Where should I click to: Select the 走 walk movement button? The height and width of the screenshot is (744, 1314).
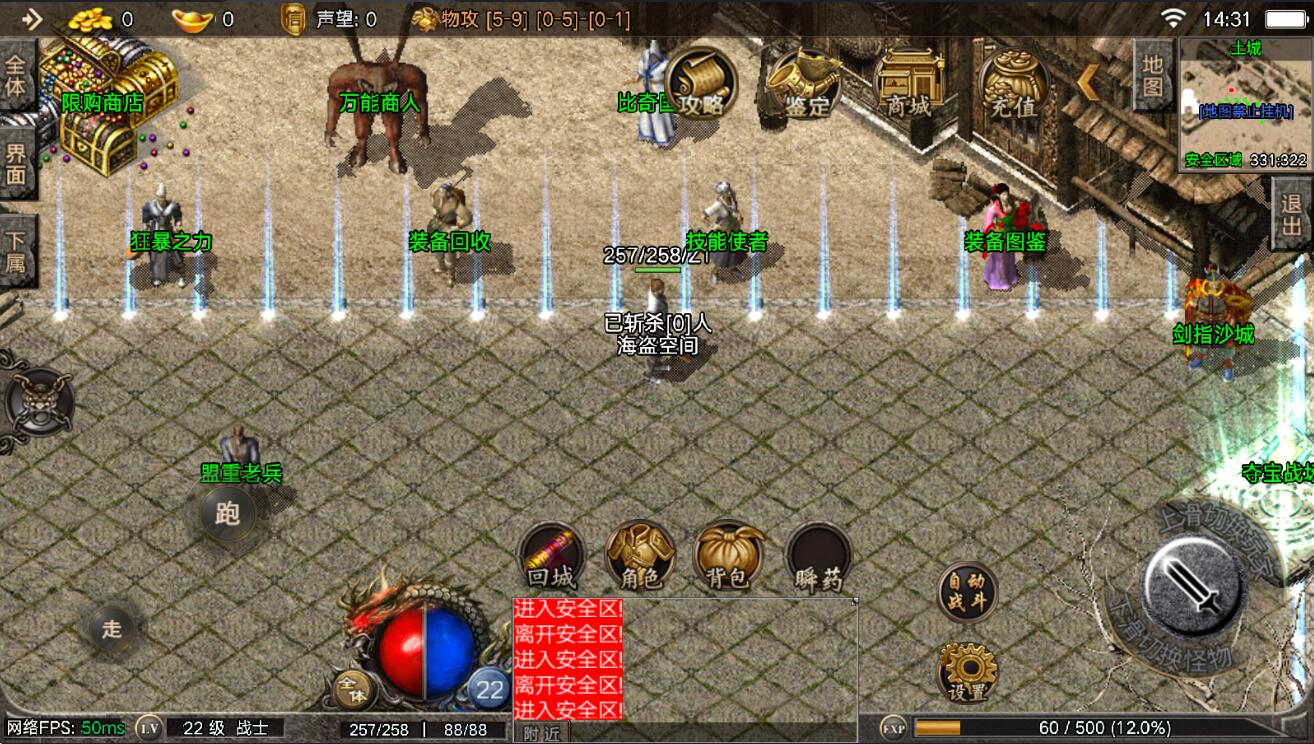pos(111,628)
